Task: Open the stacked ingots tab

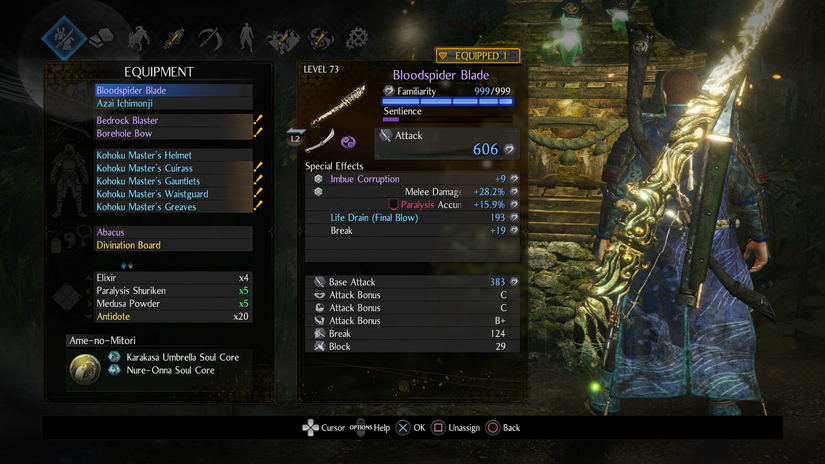Action: tap(101, 39)
